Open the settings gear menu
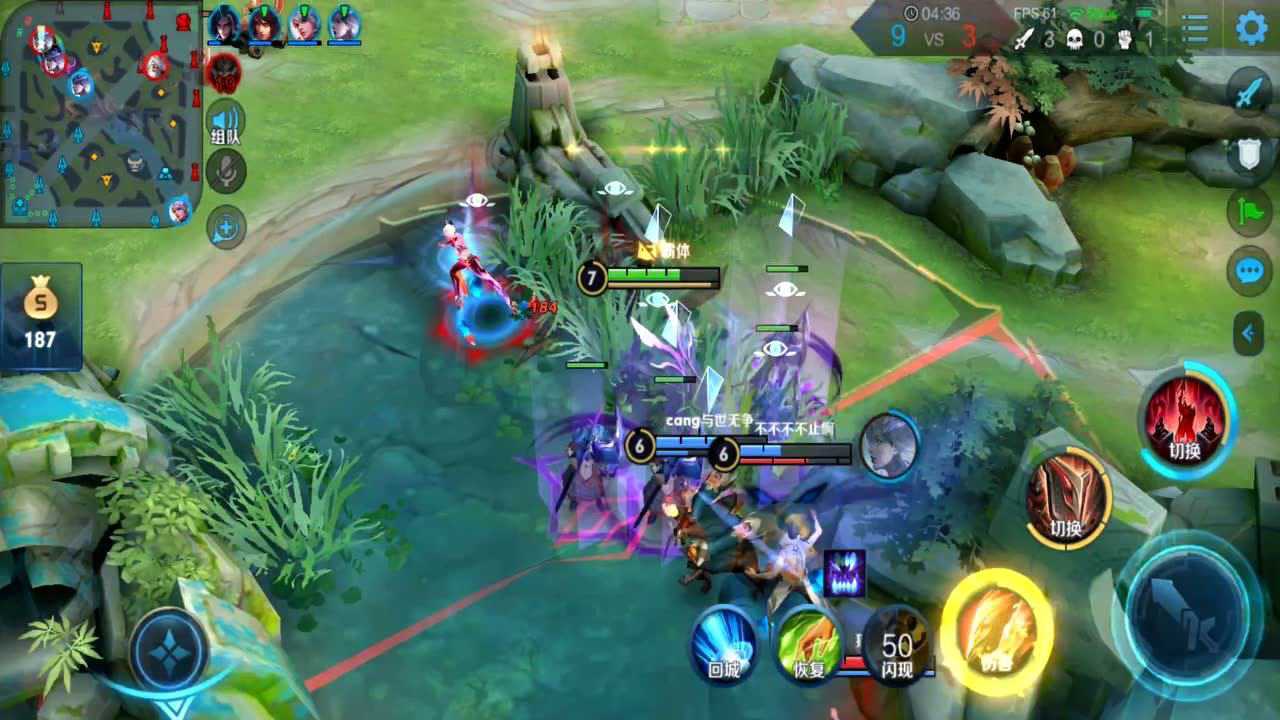 (1251, 28)
